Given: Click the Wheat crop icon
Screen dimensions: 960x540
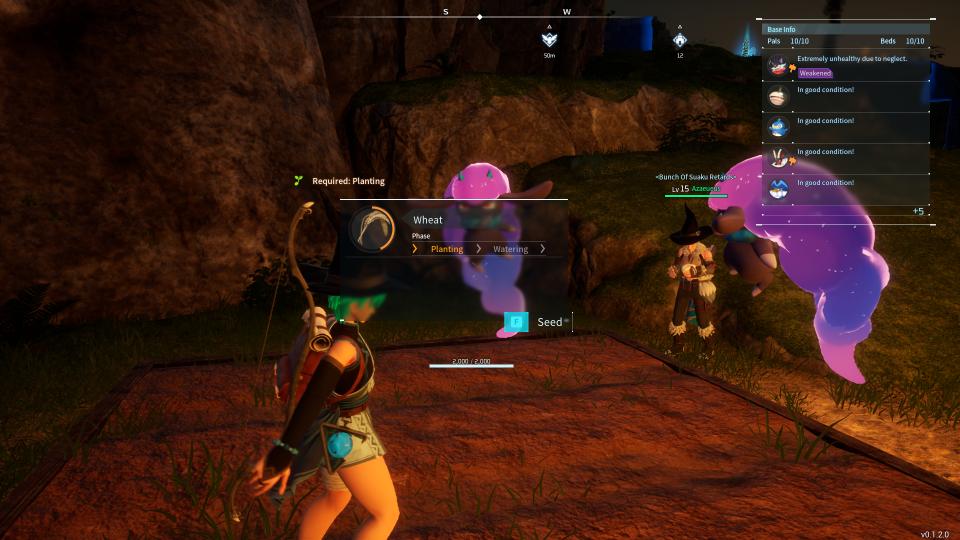Looking at the screenshot, I should (373, 228).
